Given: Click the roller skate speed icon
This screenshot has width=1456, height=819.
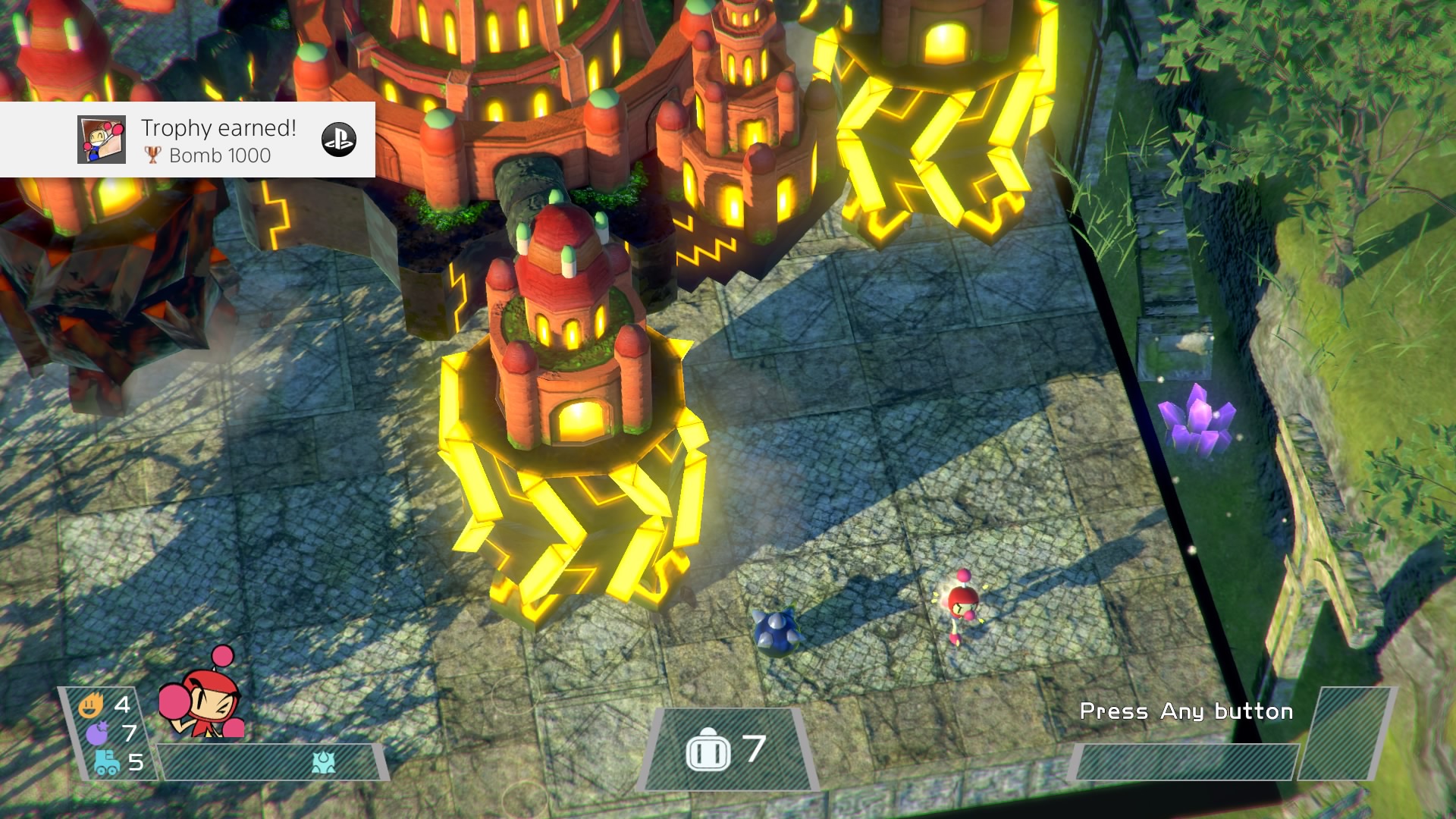Looking at the screenshot, I should click(106, 761).
